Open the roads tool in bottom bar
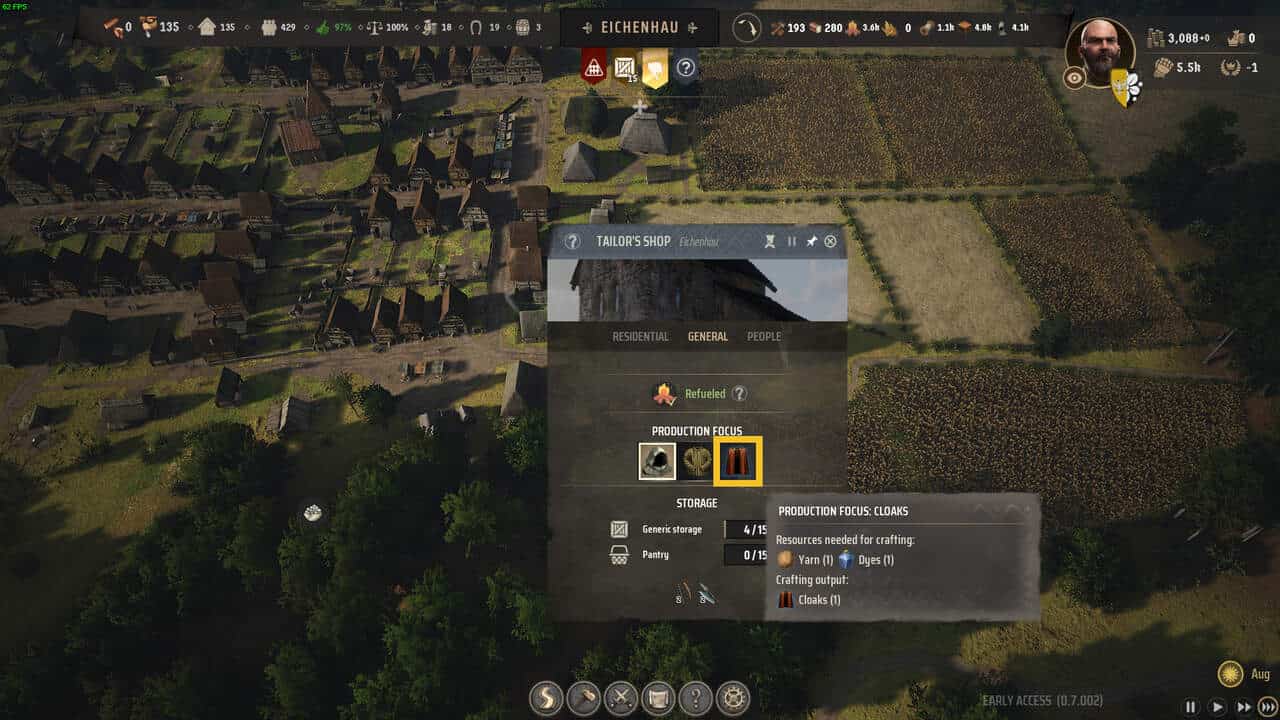Viewport: 1280px width, 720px height. (546, 697)
